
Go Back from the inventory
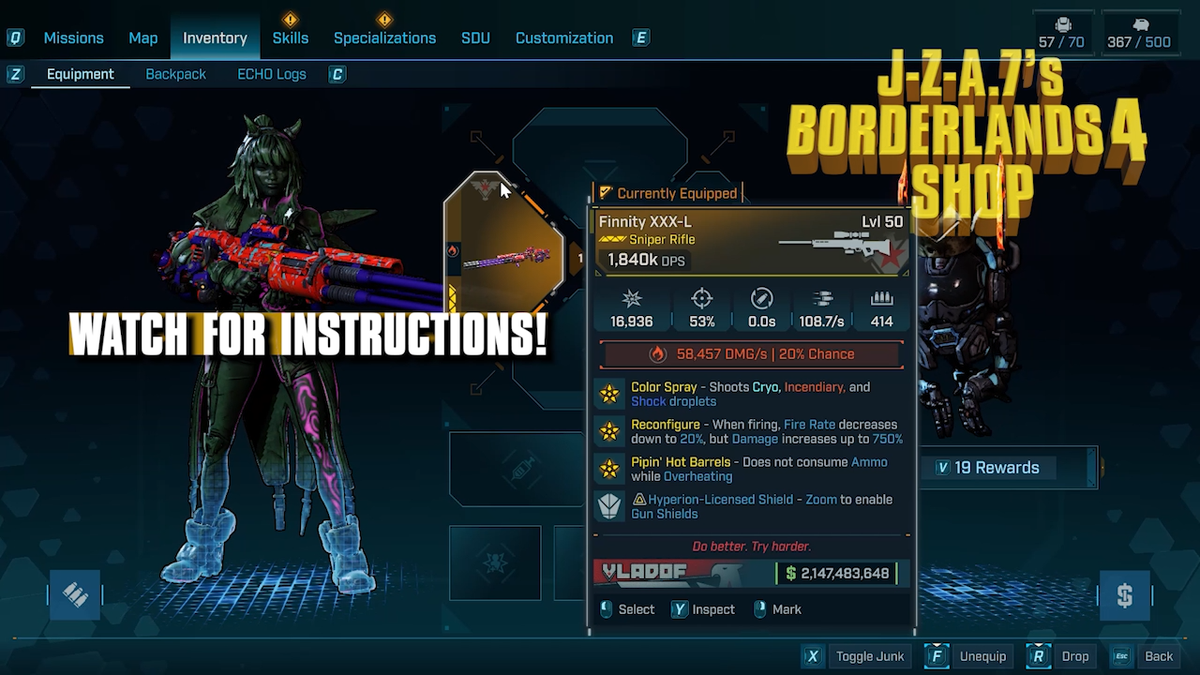[x=1146, y=656]
